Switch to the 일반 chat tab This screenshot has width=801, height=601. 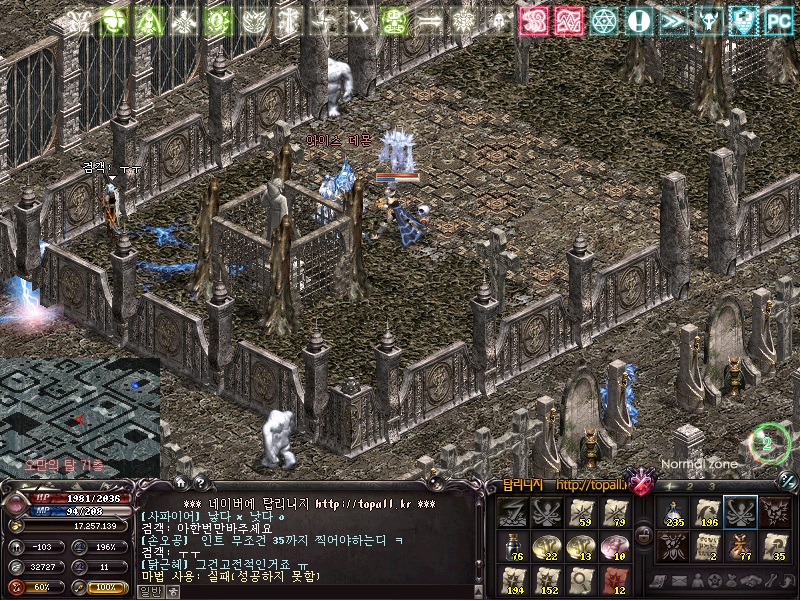149,592
